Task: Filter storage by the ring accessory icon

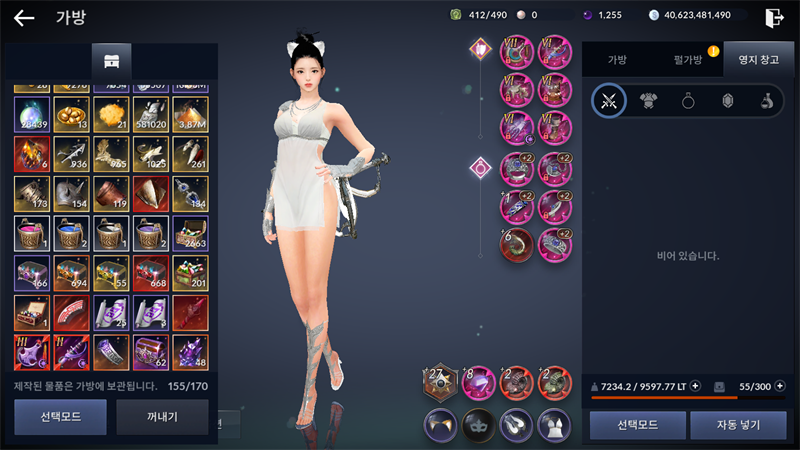Action: coord(688,101)
